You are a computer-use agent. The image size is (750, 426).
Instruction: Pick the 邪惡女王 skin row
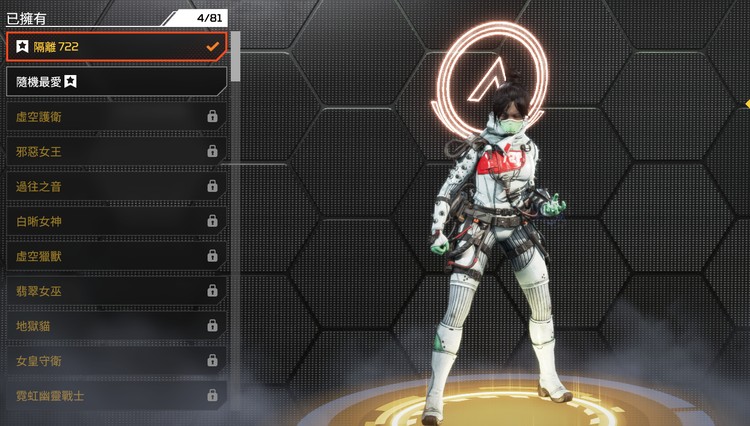tap(116, 151)
